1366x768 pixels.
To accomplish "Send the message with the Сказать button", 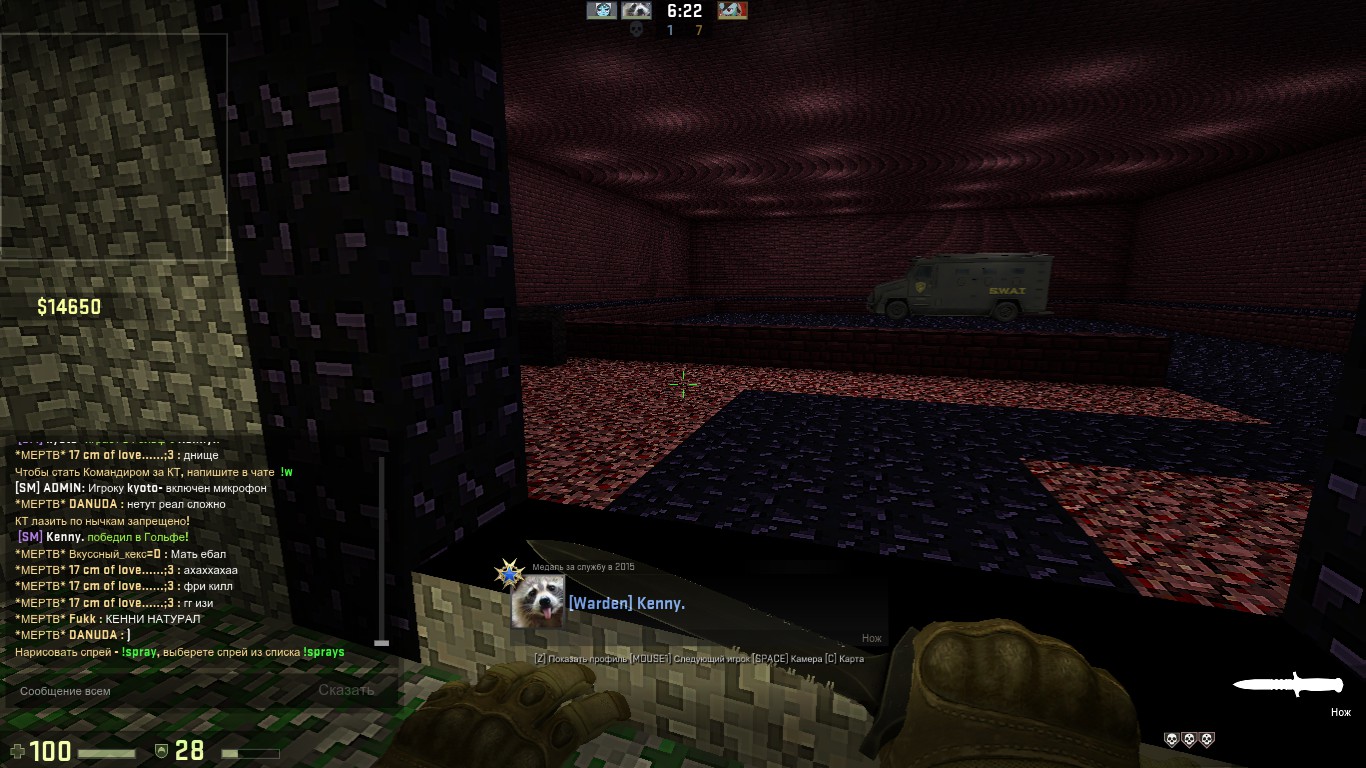I will (346, 690).
